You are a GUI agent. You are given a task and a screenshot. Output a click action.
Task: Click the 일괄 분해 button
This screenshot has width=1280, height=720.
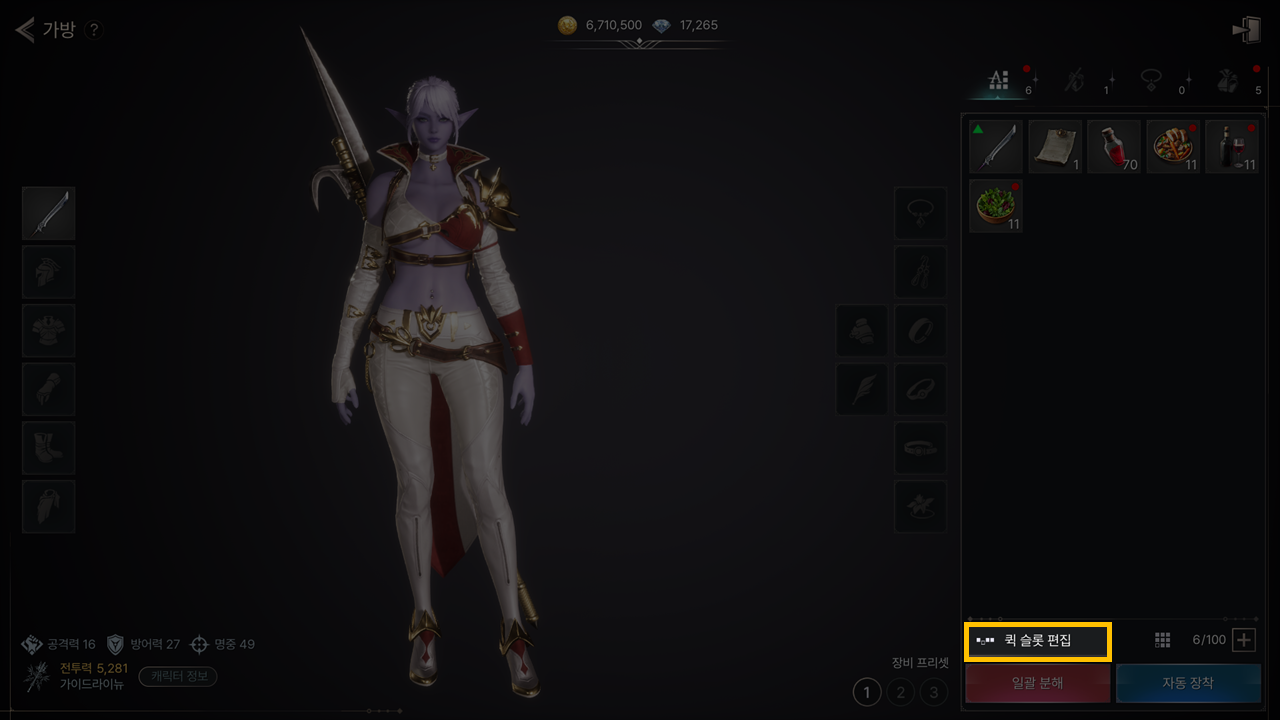tap(1037, 683)
